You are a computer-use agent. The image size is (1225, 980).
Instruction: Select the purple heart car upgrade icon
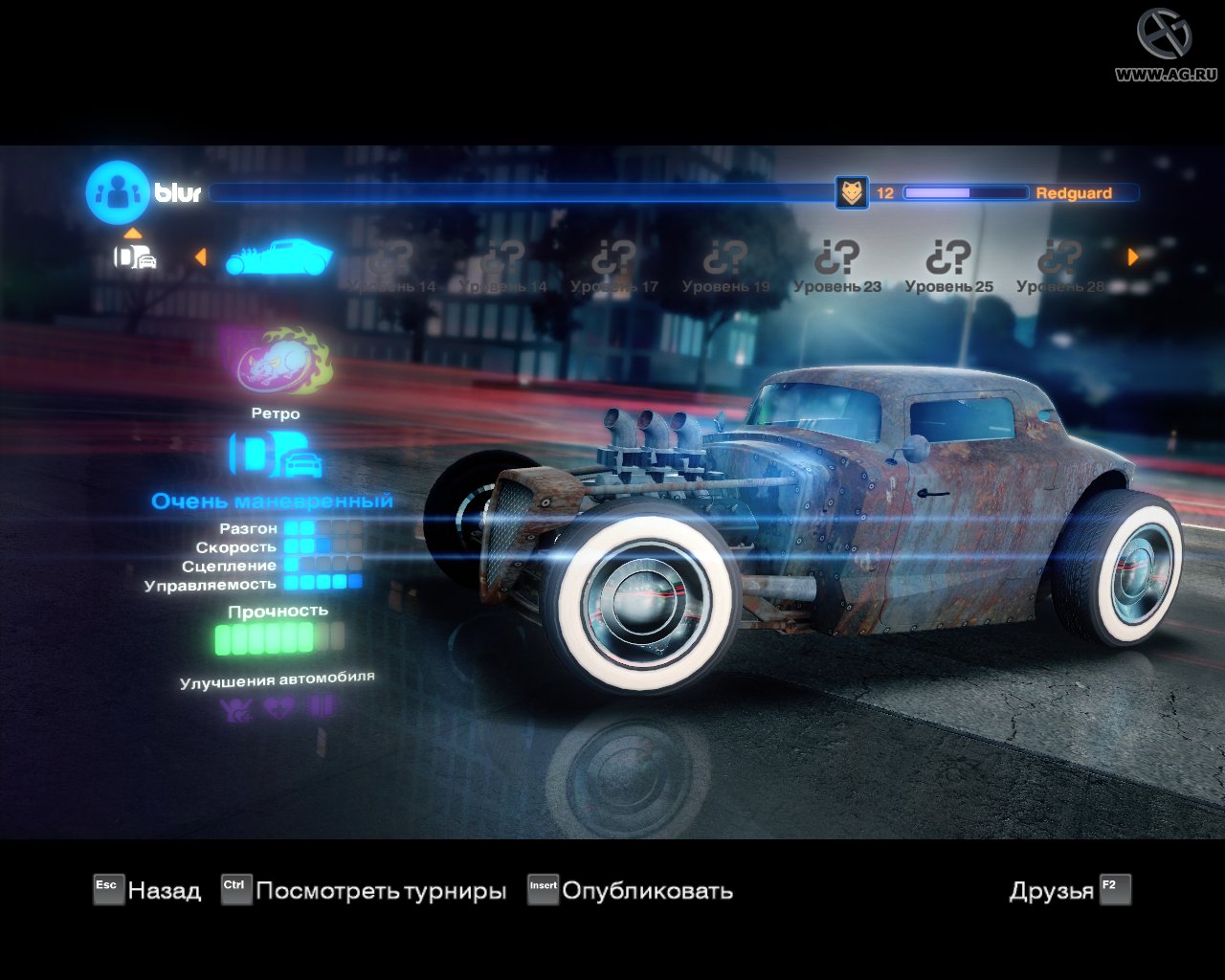point(278,707)
